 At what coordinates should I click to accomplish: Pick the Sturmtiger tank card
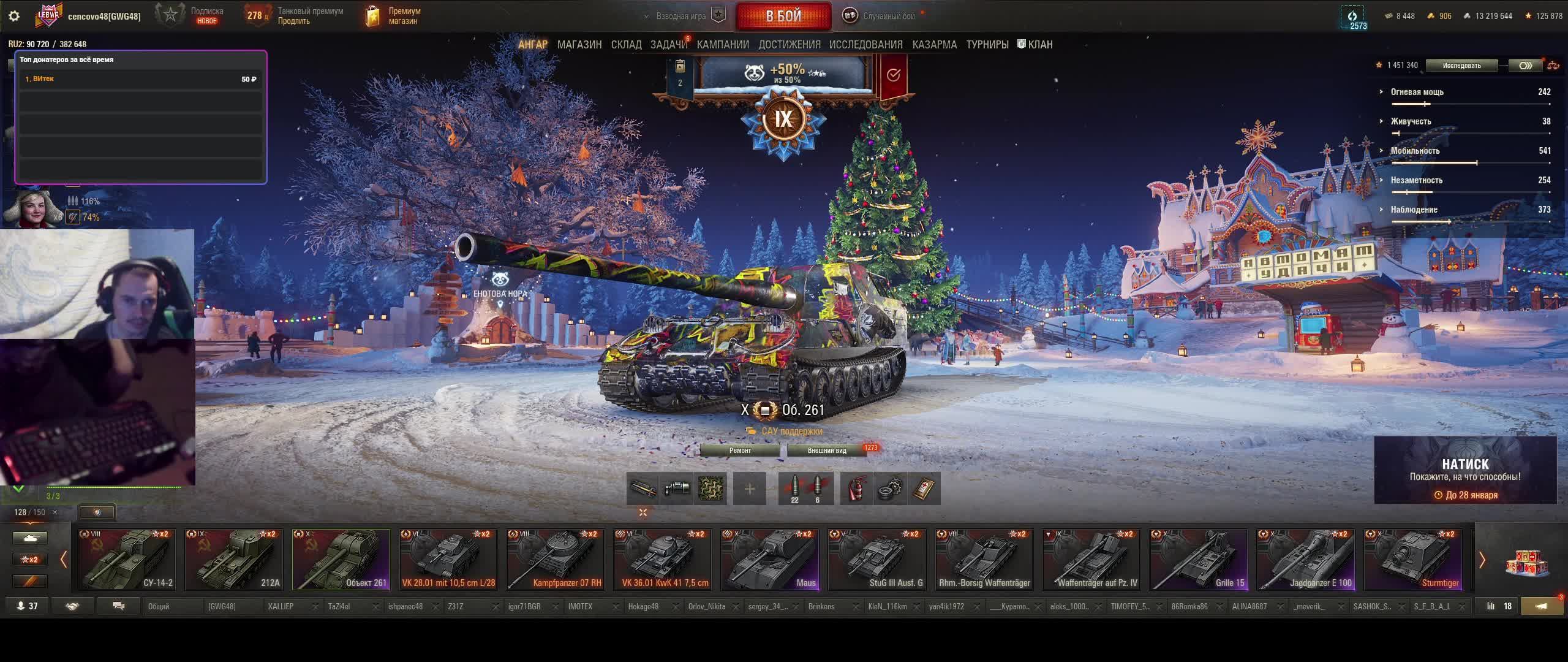[1413, 560]
